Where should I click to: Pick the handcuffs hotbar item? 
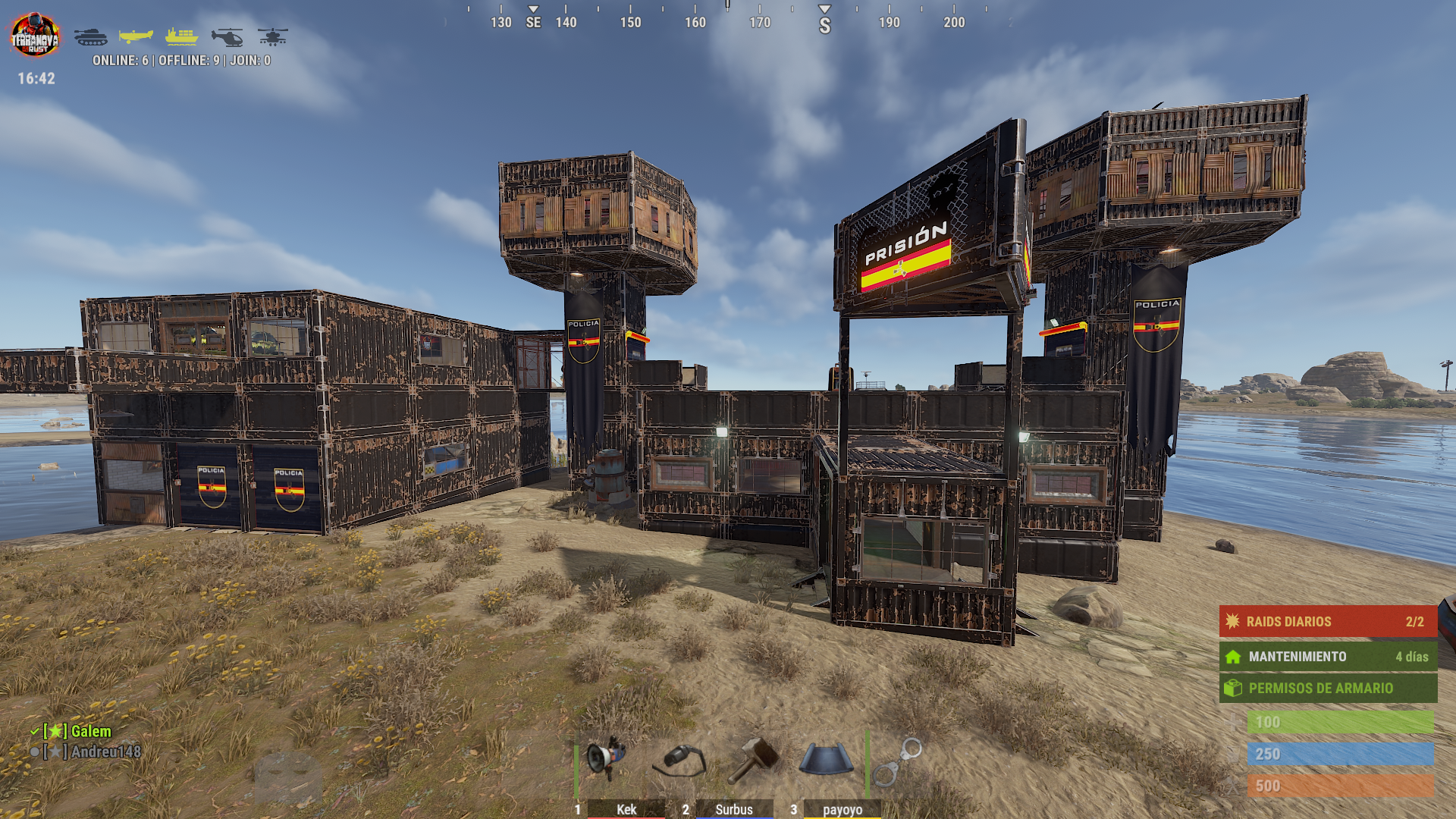pos(896,761)
